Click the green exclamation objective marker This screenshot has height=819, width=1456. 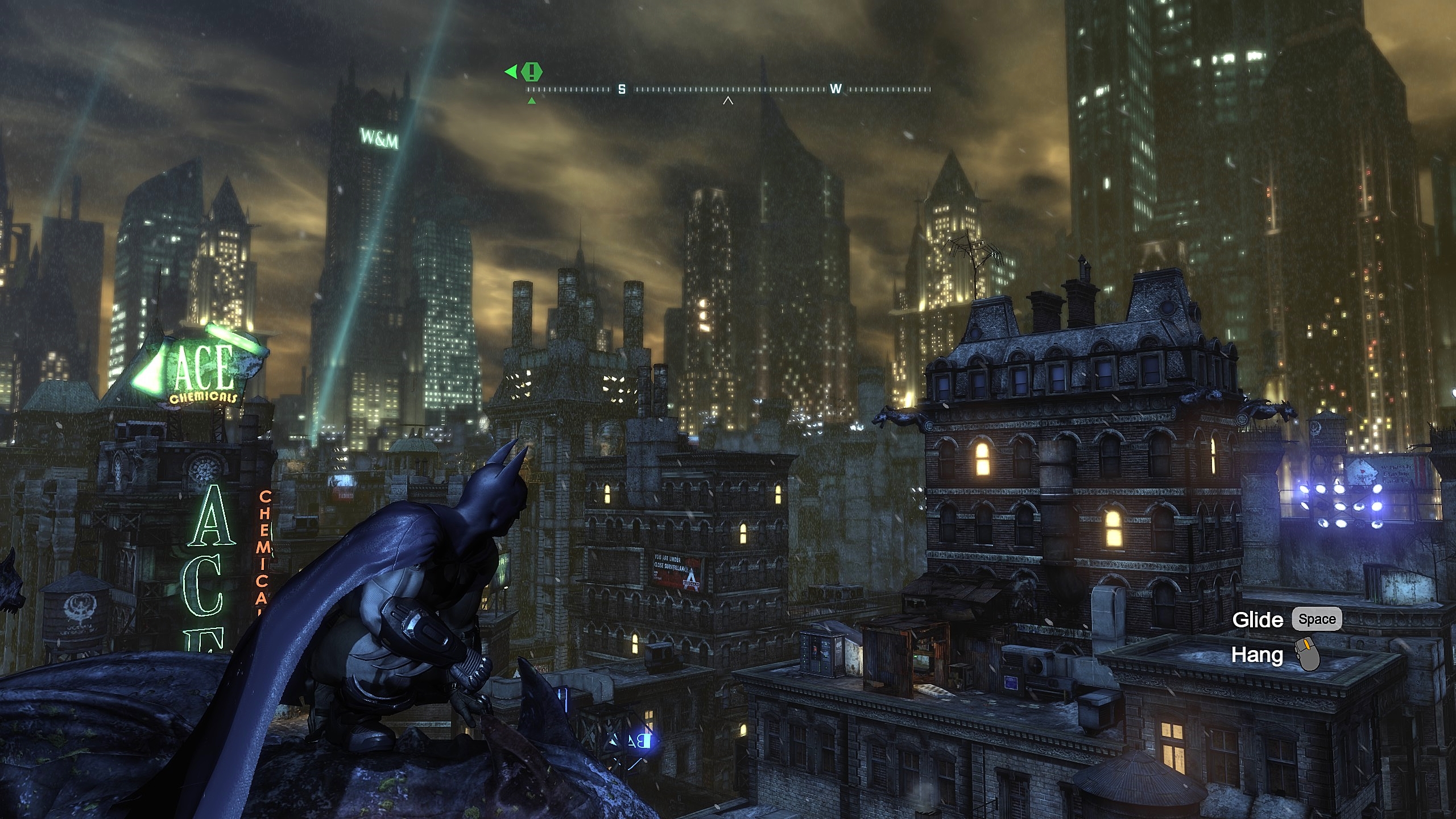point(532,72)
